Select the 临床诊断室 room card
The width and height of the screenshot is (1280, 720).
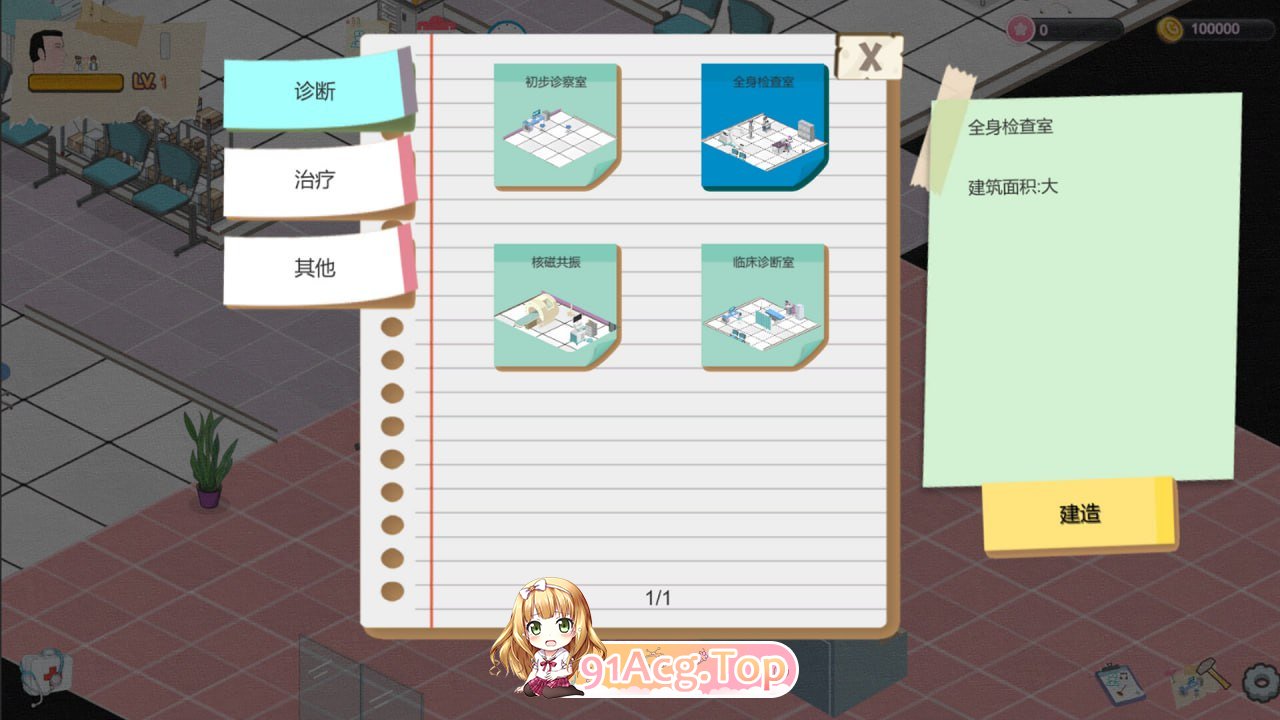763,305
